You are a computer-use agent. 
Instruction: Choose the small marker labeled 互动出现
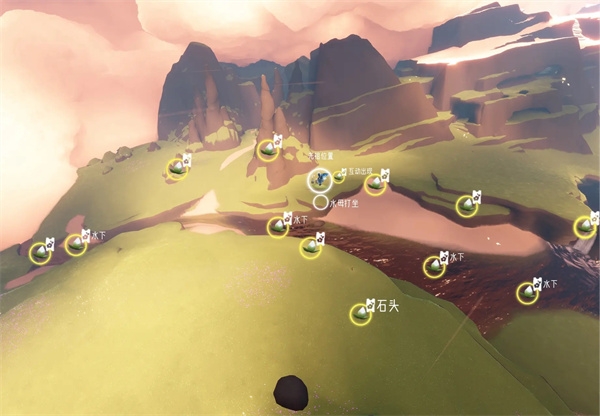339,176
